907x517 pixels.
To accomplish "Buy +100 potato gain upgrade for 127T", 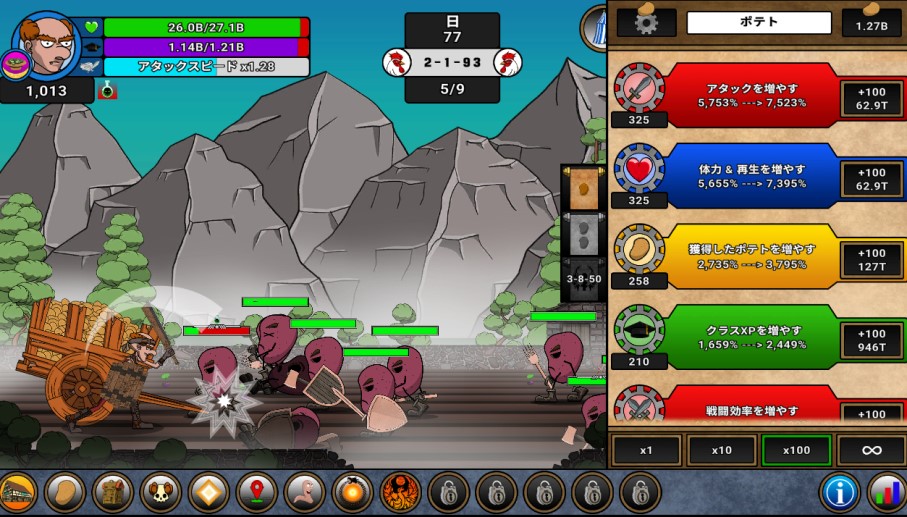I will tap(871, 259).
